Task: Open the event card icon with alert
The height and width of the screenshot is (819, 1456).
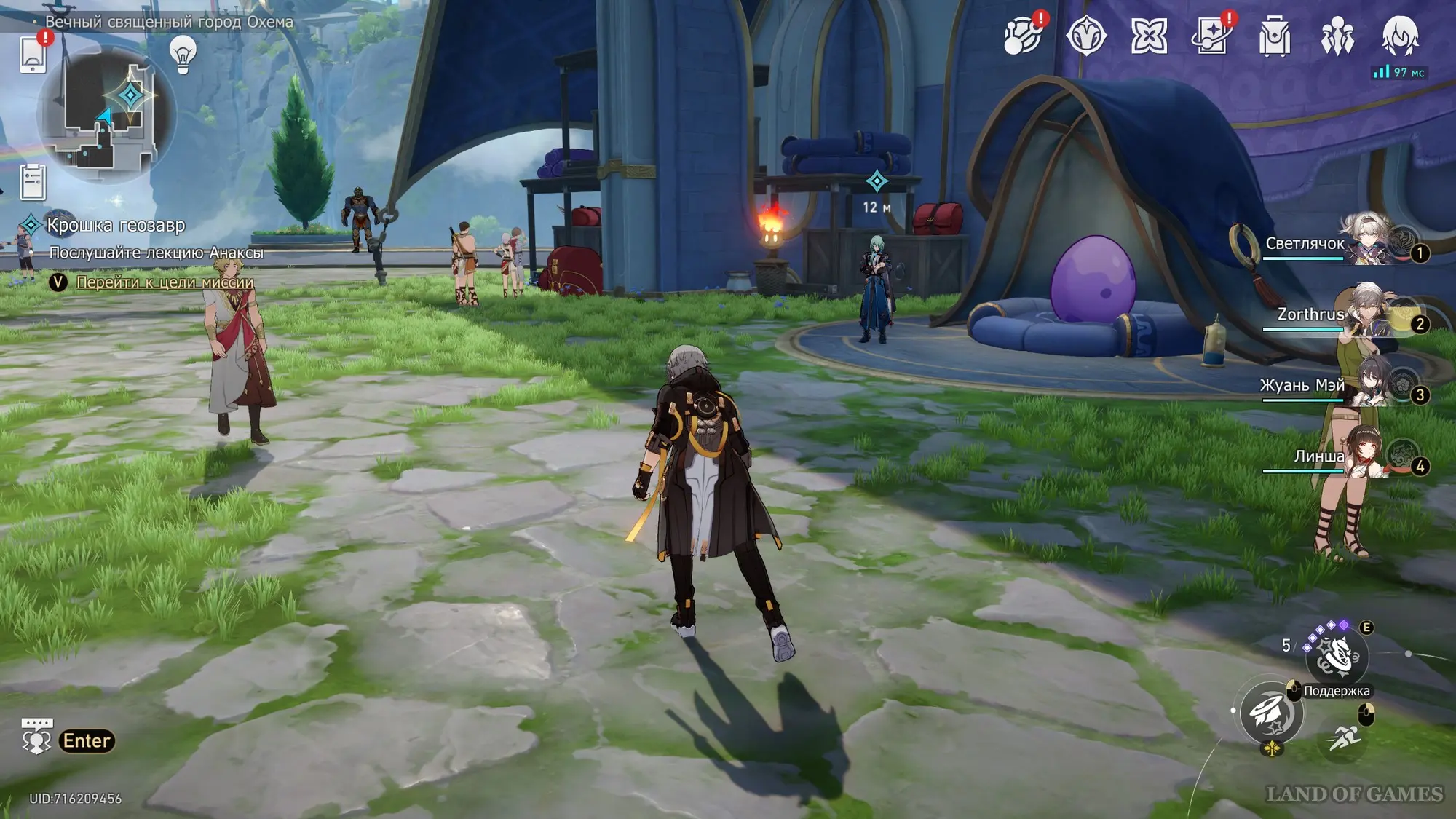Action: coord(1211,35)
